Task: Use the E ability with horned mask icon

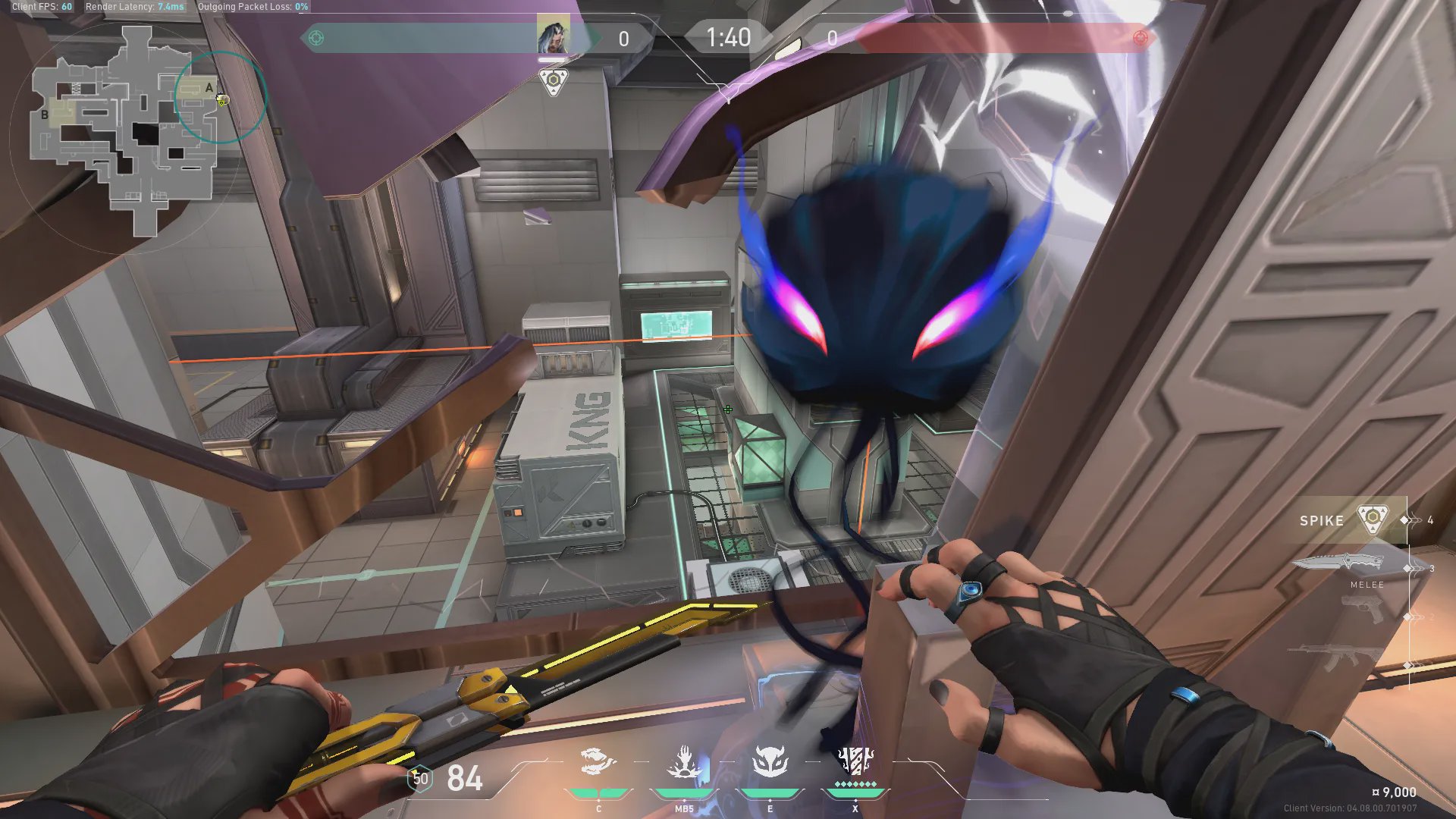Action: pos(770,763)
